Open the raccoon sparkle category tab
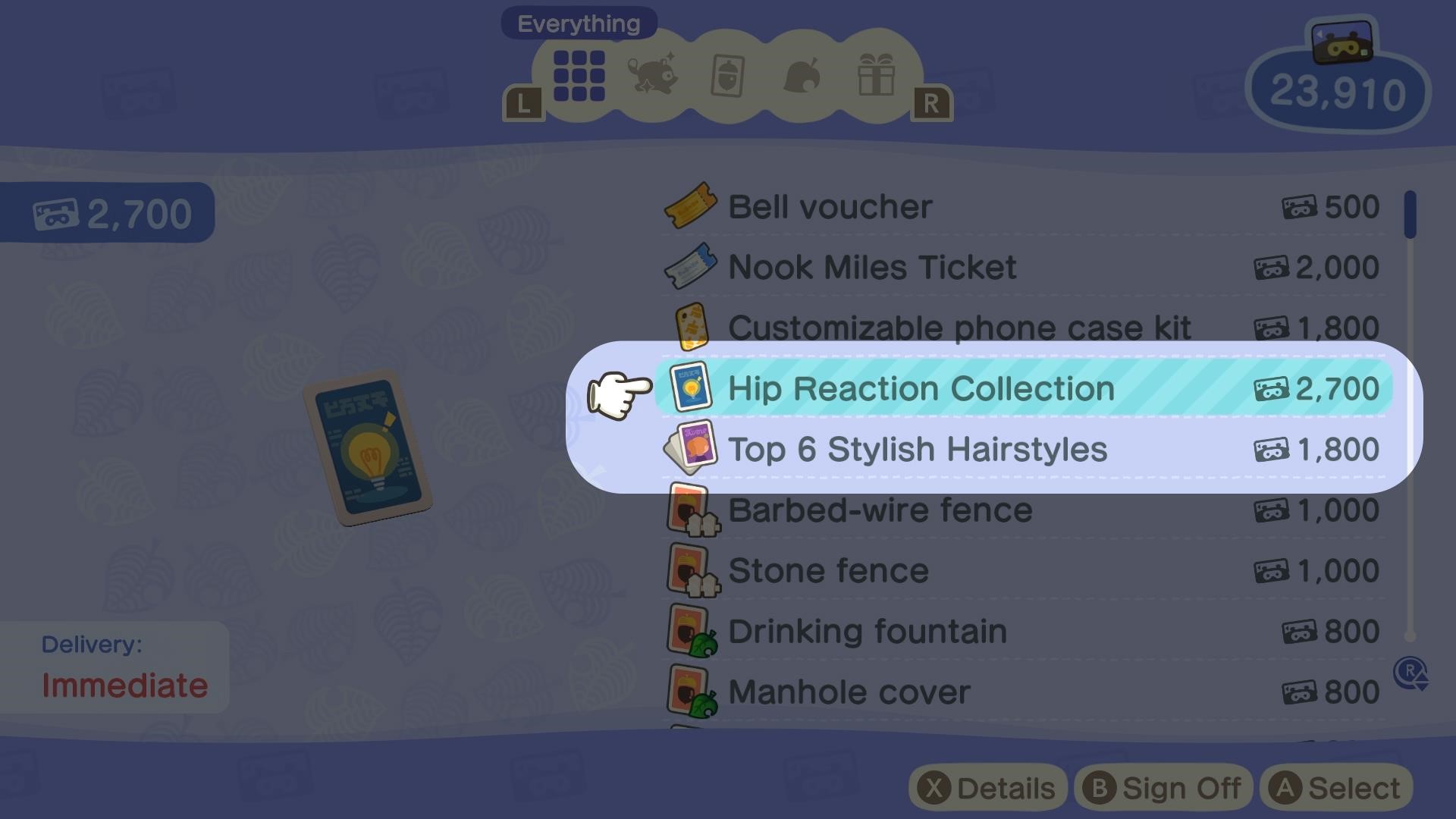The height and width of the screenshot is (819, 1456). coord(652,74)
